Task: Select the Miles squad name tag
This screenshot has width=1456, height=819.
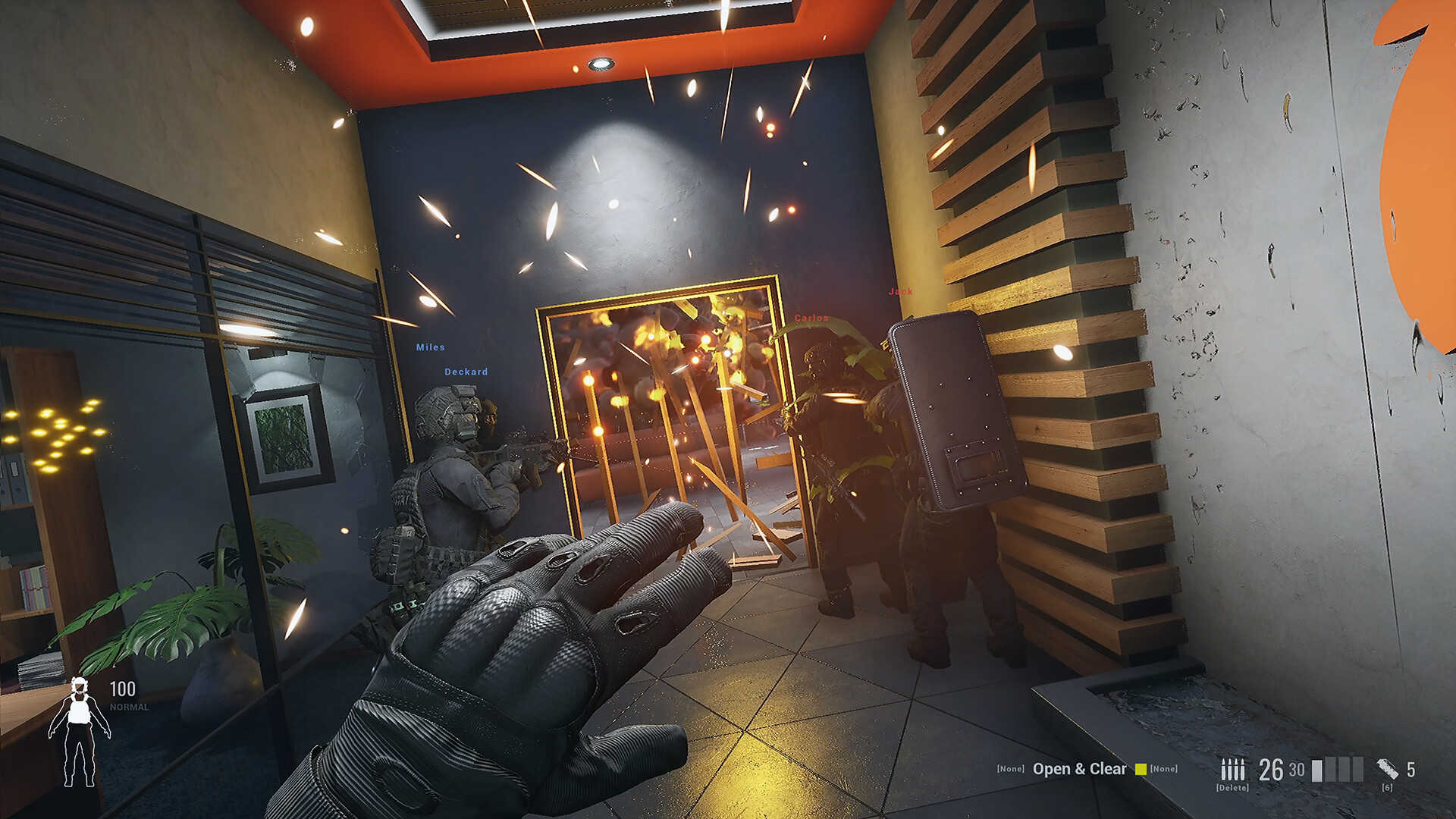Action: pos(430,347)
